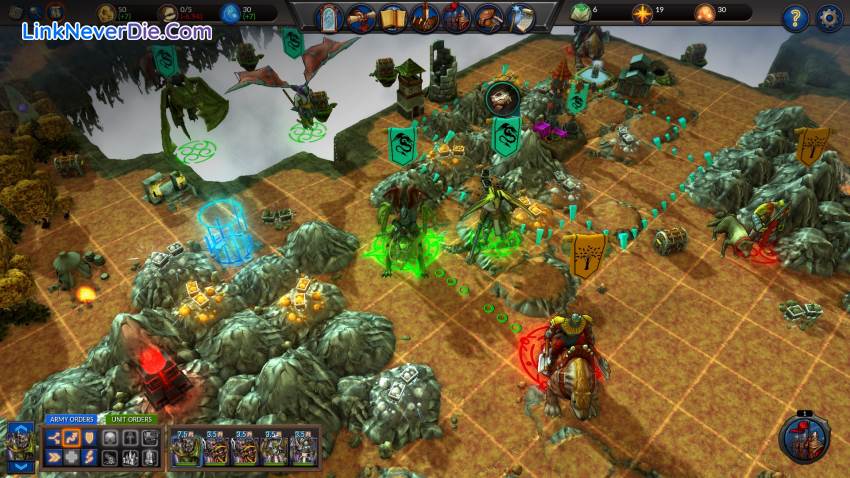Select the round hero portrait map marker
Viewport: 850px width, 478px height.
[x=502, y=98]
